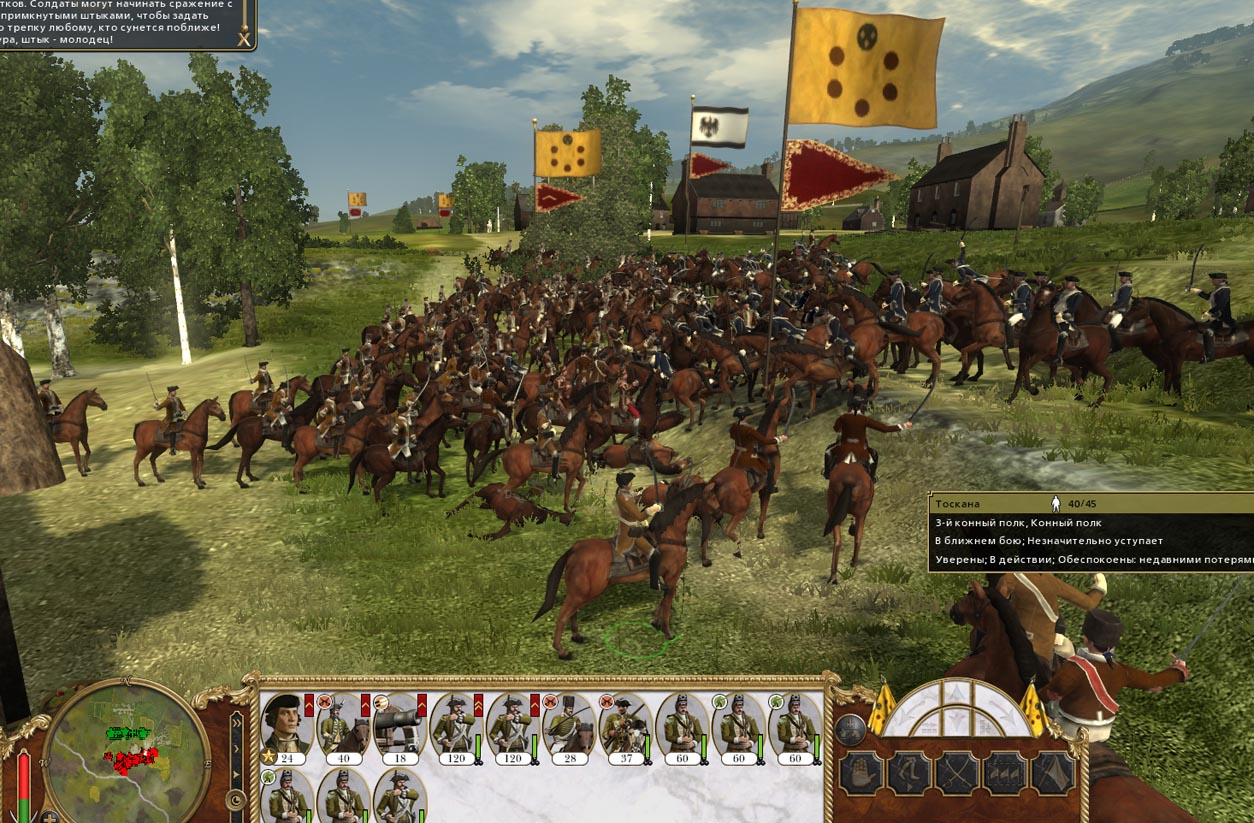This screenshot has height=823, width=1254.
Task: Close the advisor tip panel
Action: [x=243, y=38]
